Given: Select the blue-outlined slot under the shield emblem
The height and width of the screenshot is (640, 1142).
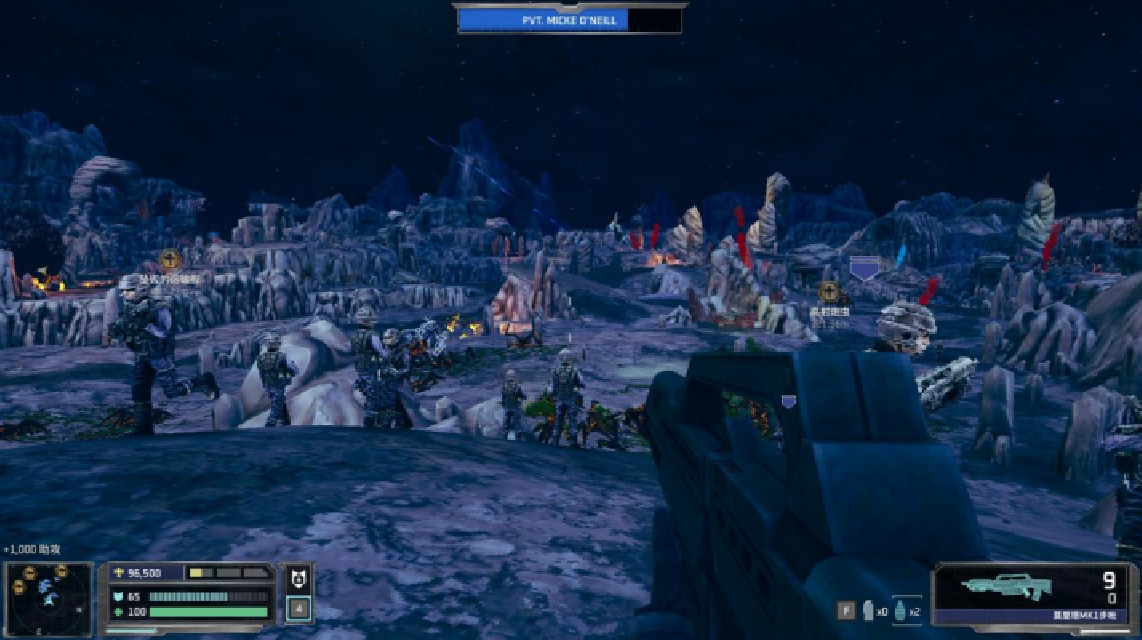Looking at the screenshot, I should (x=298, y=607).
